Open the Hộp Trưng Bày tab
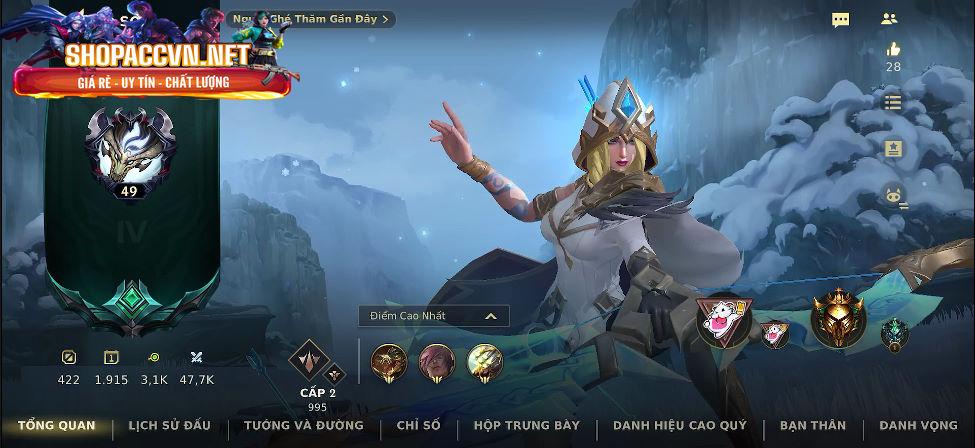 [527, 426]
